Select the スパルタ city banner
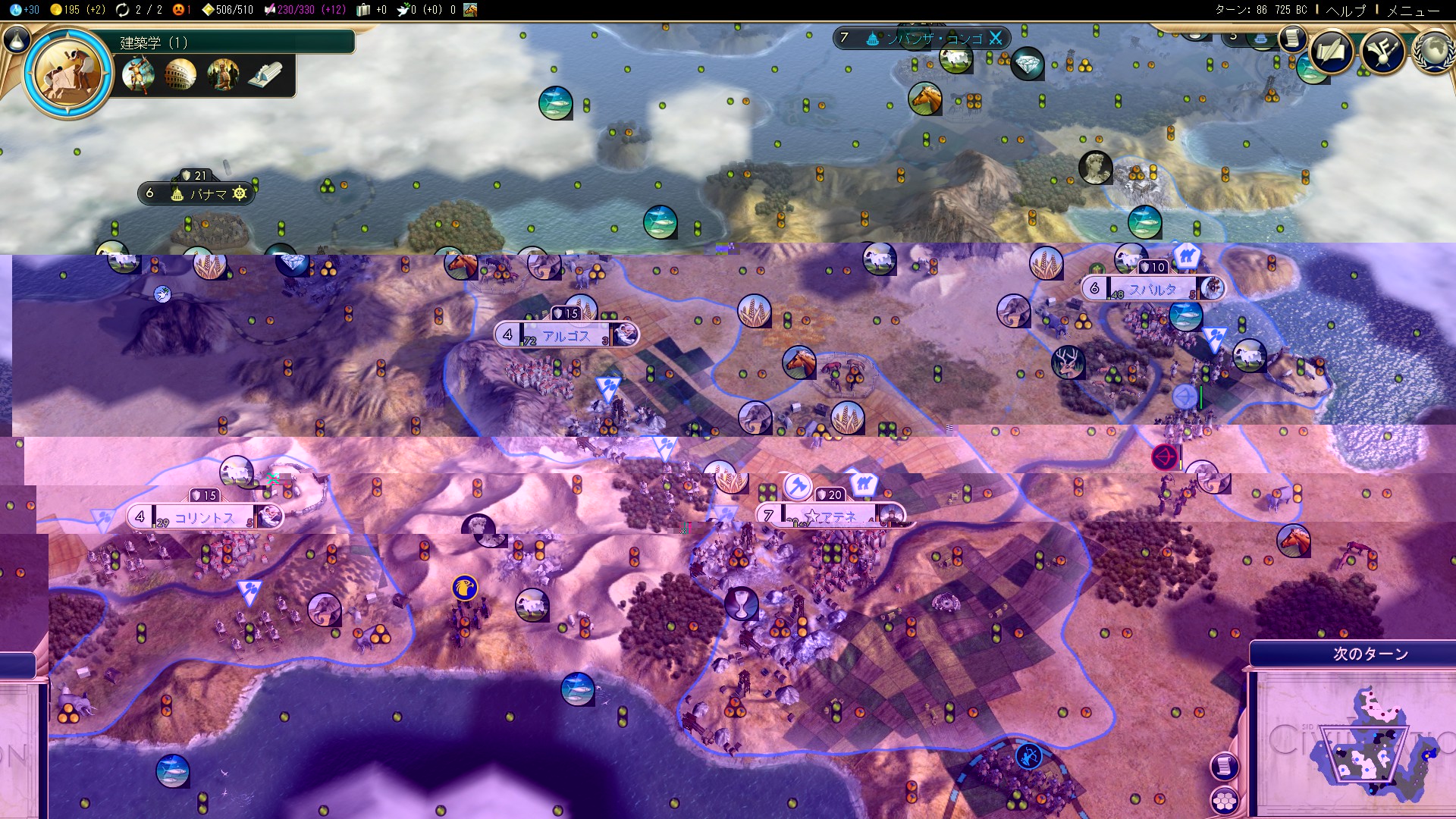This screenshot has width=1456, height=819. 1152,289
